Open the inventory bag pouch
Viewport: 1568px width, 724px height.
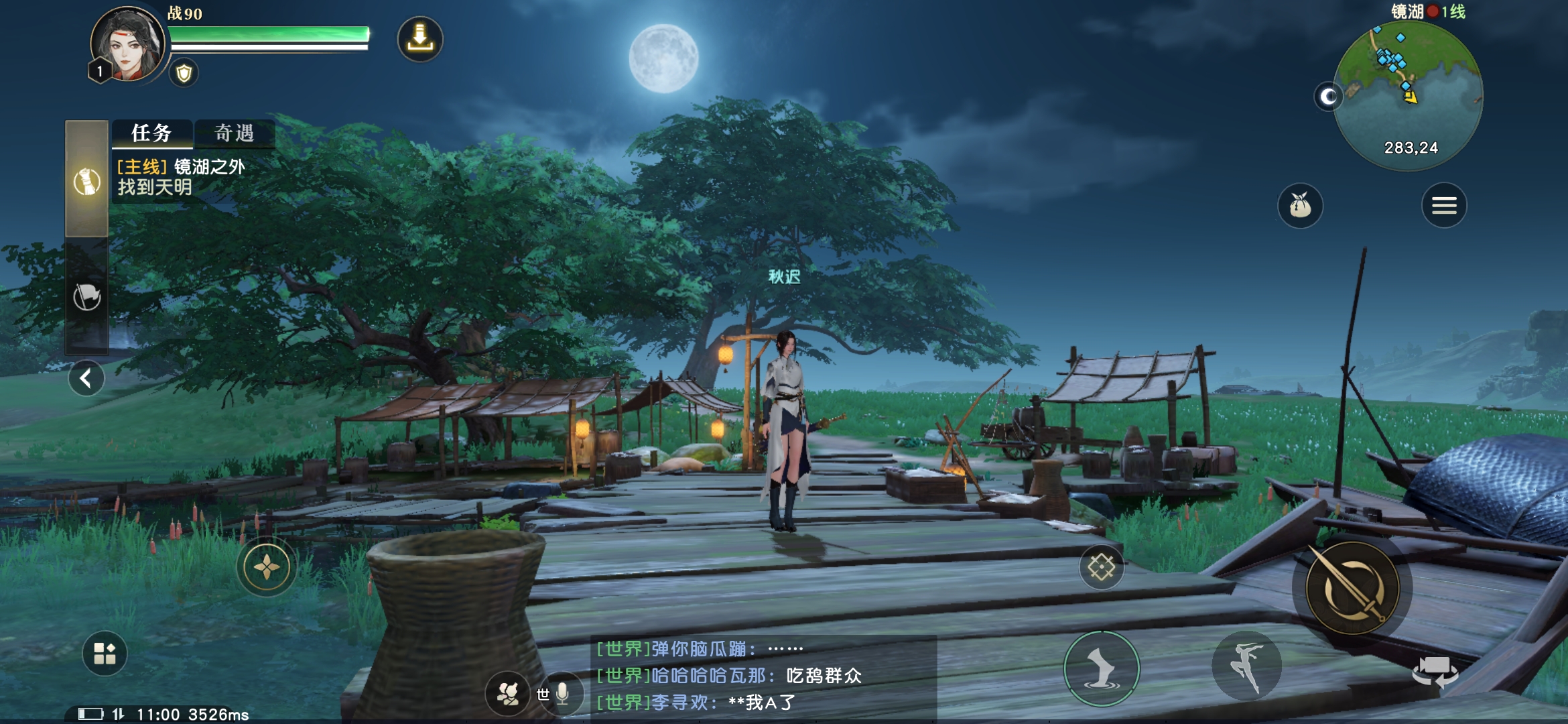click(x=1300, y=206)
